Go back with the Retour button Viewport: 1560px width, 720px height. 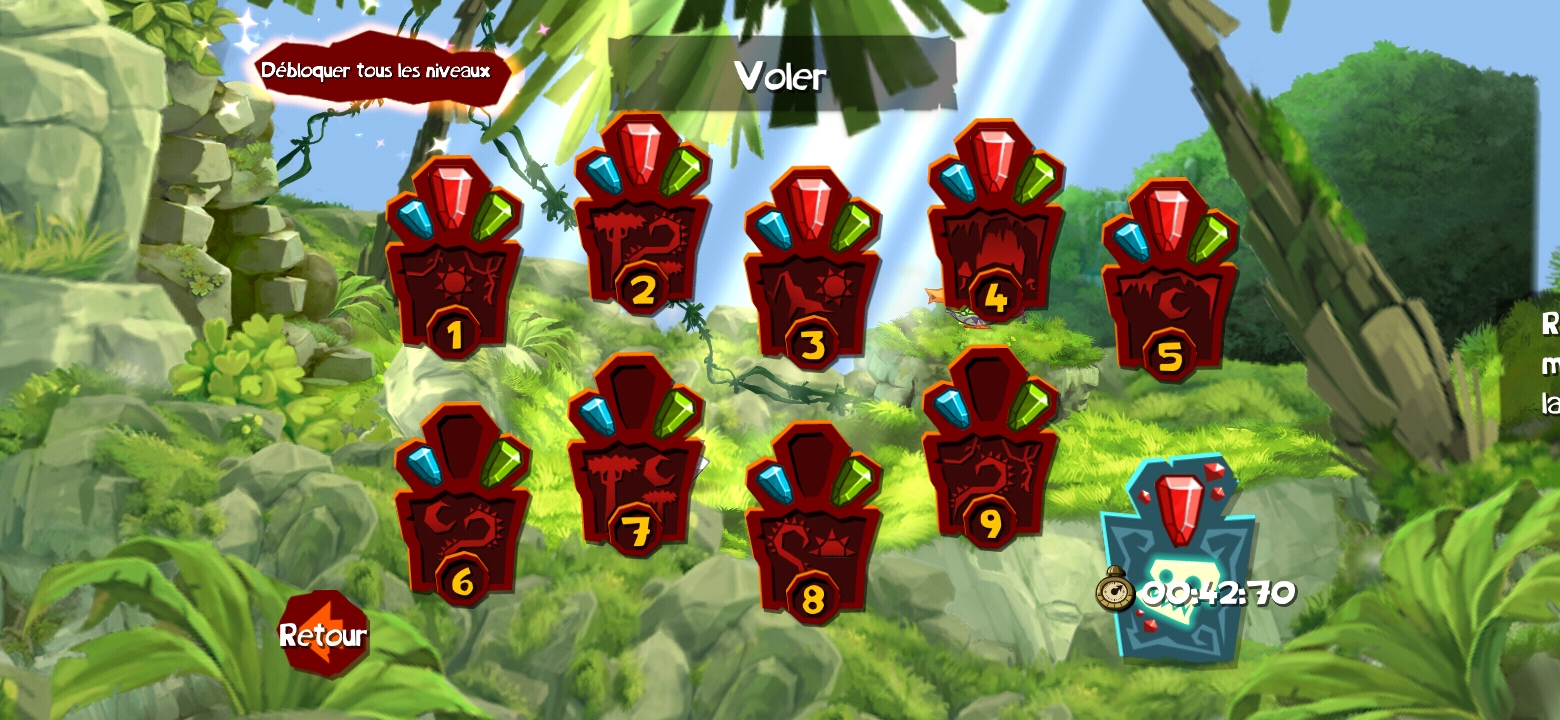(323, 634)
